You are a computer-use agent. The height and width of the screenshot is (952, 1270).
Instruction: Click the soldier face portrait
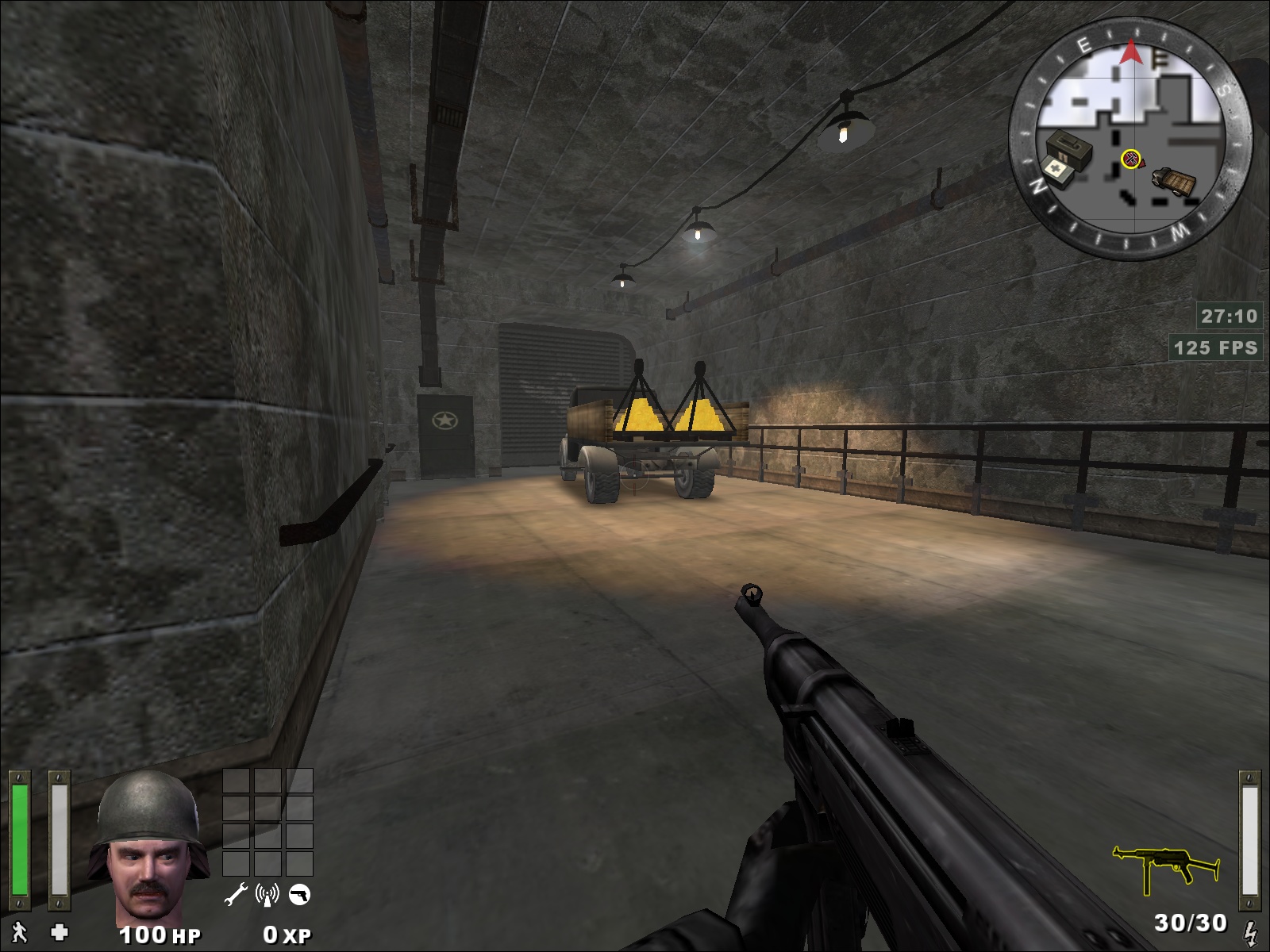pos(148,845)
